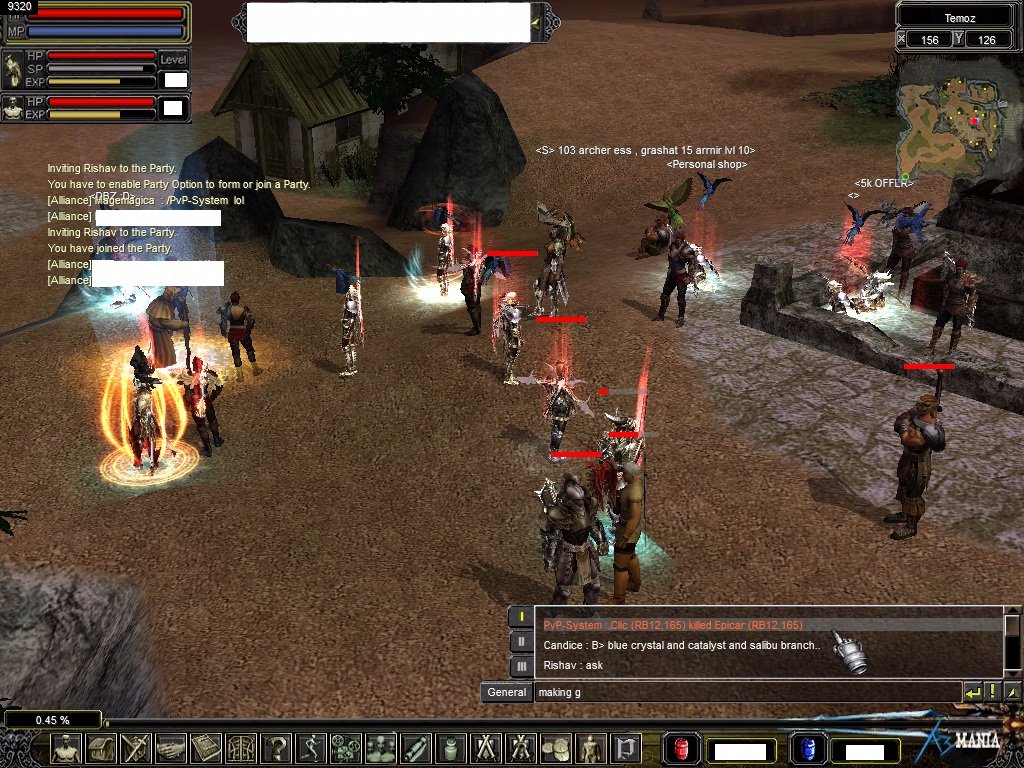1024x768 pixels.
Task: Use the red health potion slot
Action: pyautogui.click(x=681, y=749)
